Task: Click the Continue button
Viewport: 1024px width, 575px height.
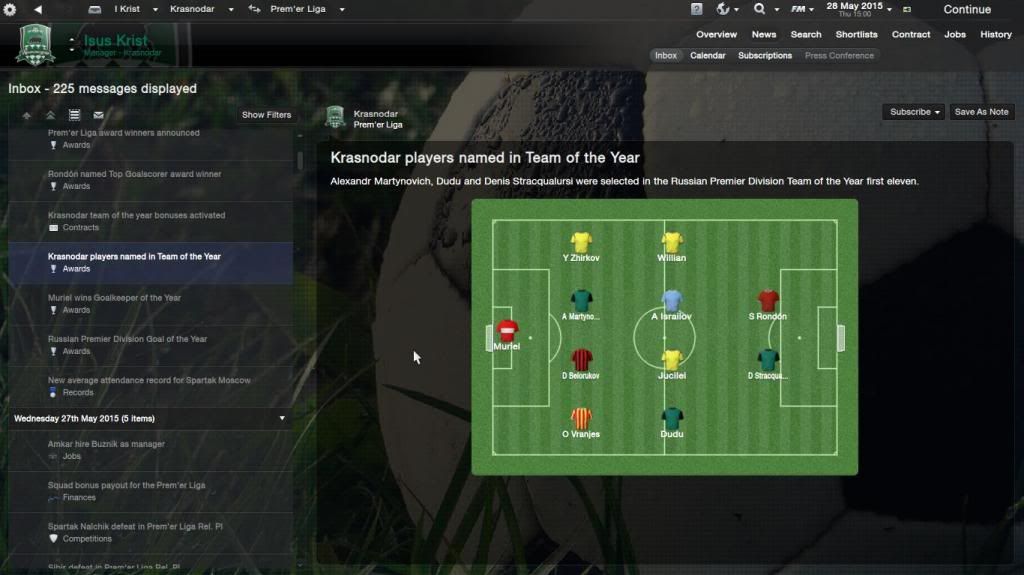Action: 966,9
